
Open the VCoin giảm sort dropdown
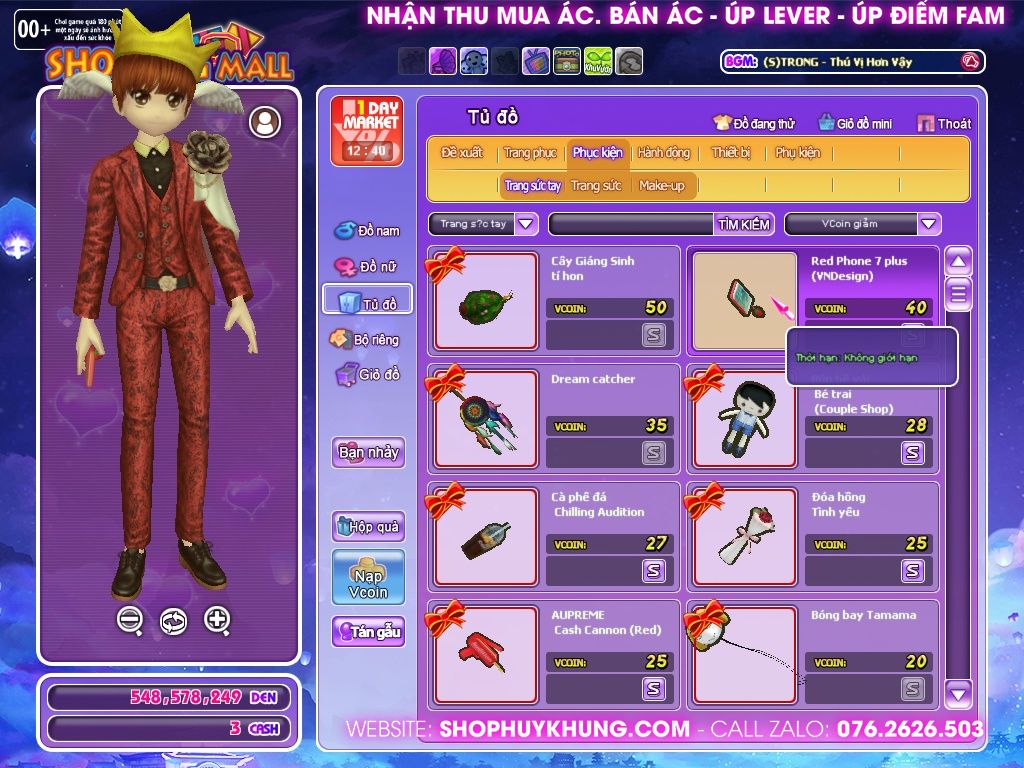tap(929, 224)
